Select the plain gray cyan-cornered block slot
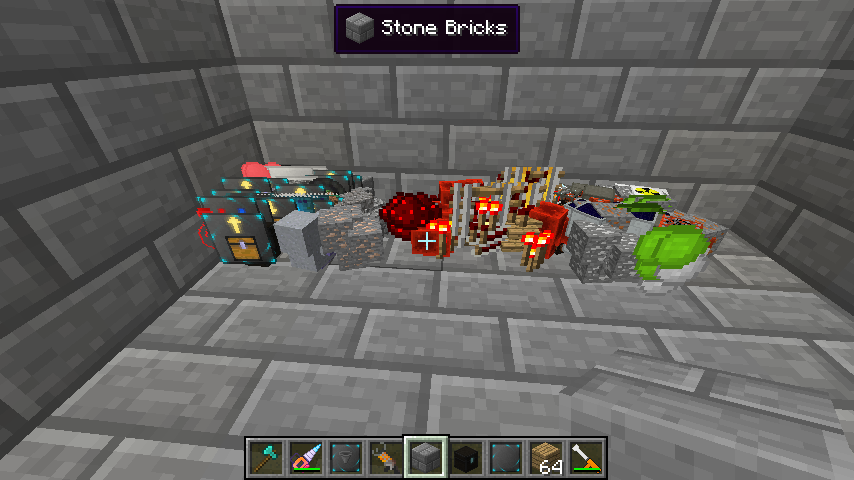 coord(506,457)
